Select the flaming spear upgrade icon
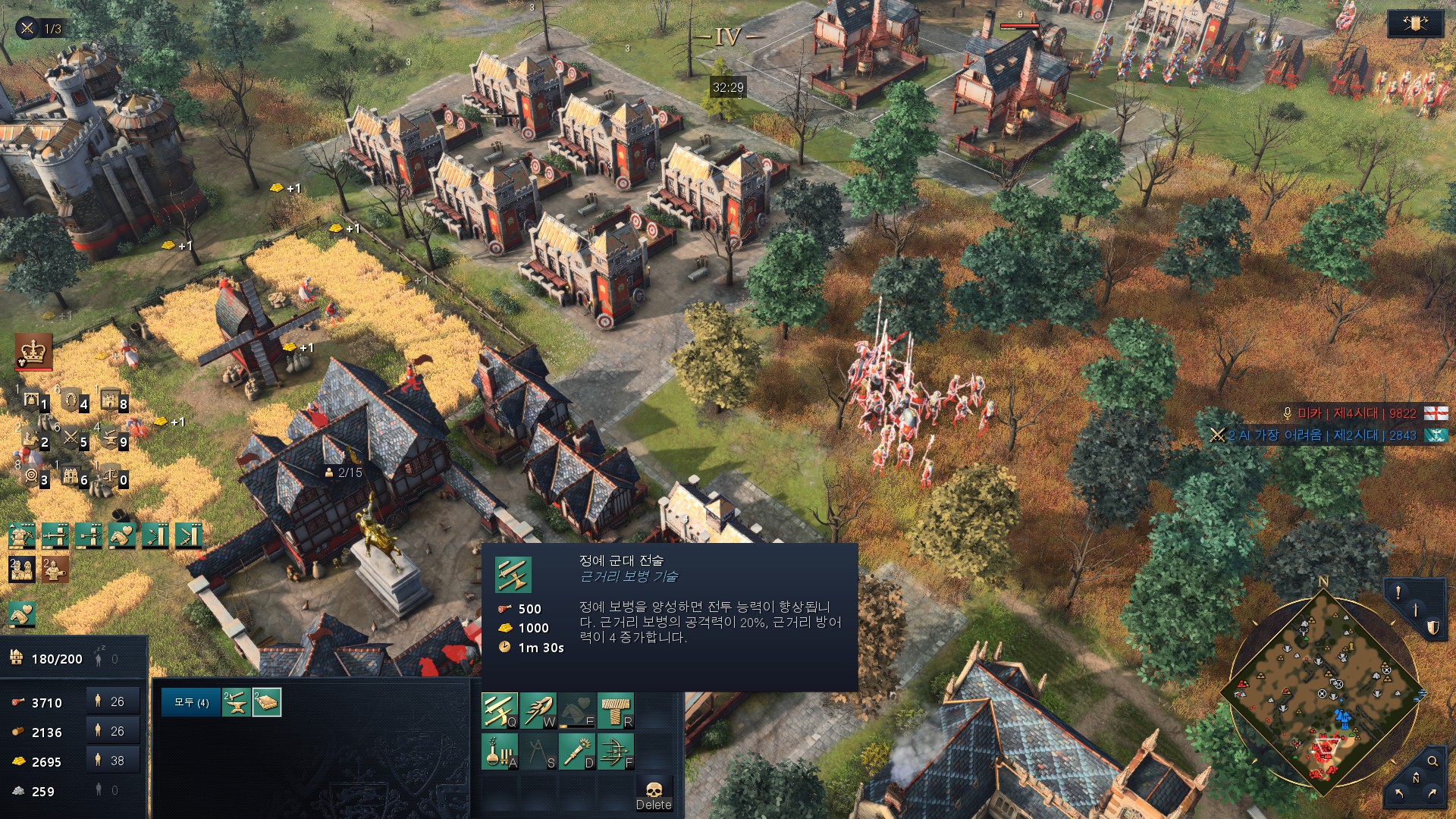1456x819 pixels. point(538,711)
